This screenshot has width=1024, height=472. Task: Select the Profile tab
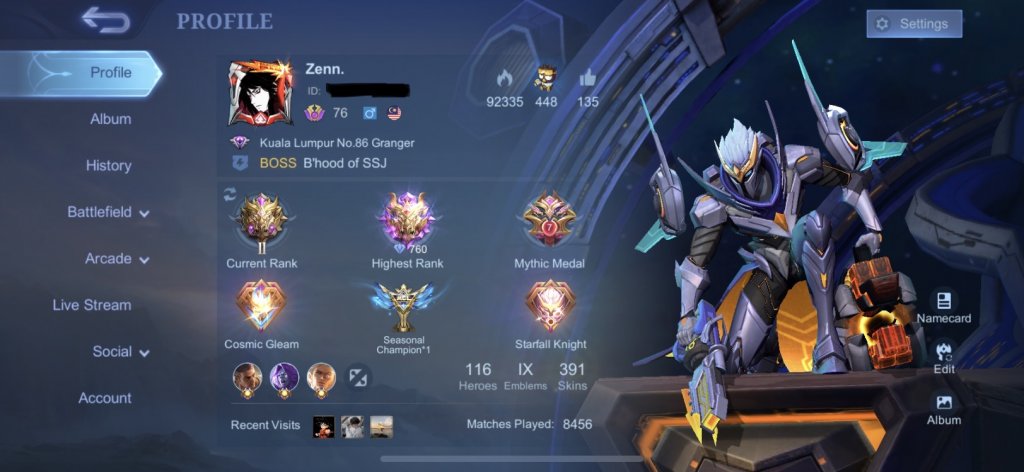(x=110, y=73)
